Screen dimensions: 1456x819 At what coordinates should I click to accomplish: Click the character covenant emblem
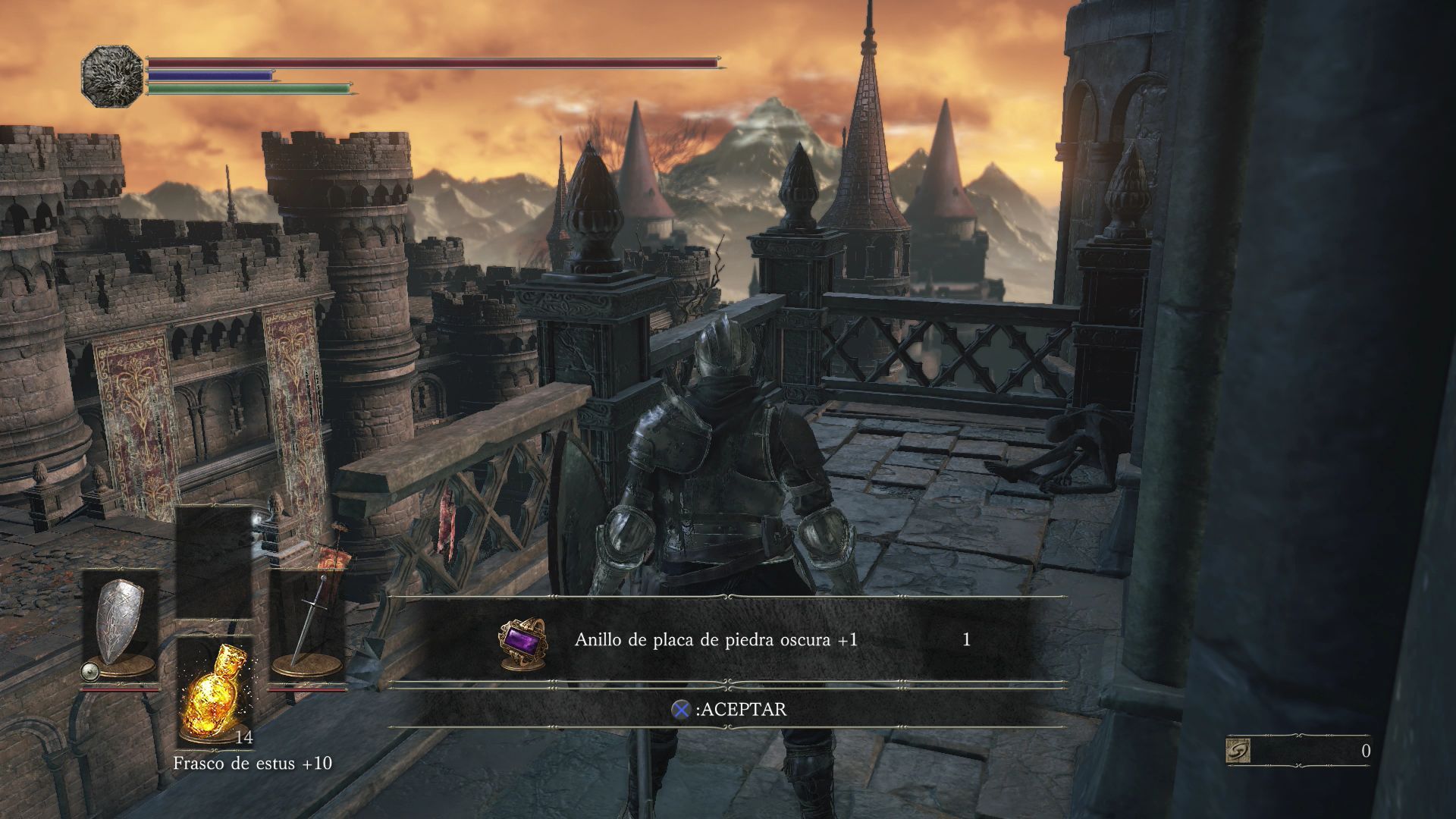[x=111, y=76]
